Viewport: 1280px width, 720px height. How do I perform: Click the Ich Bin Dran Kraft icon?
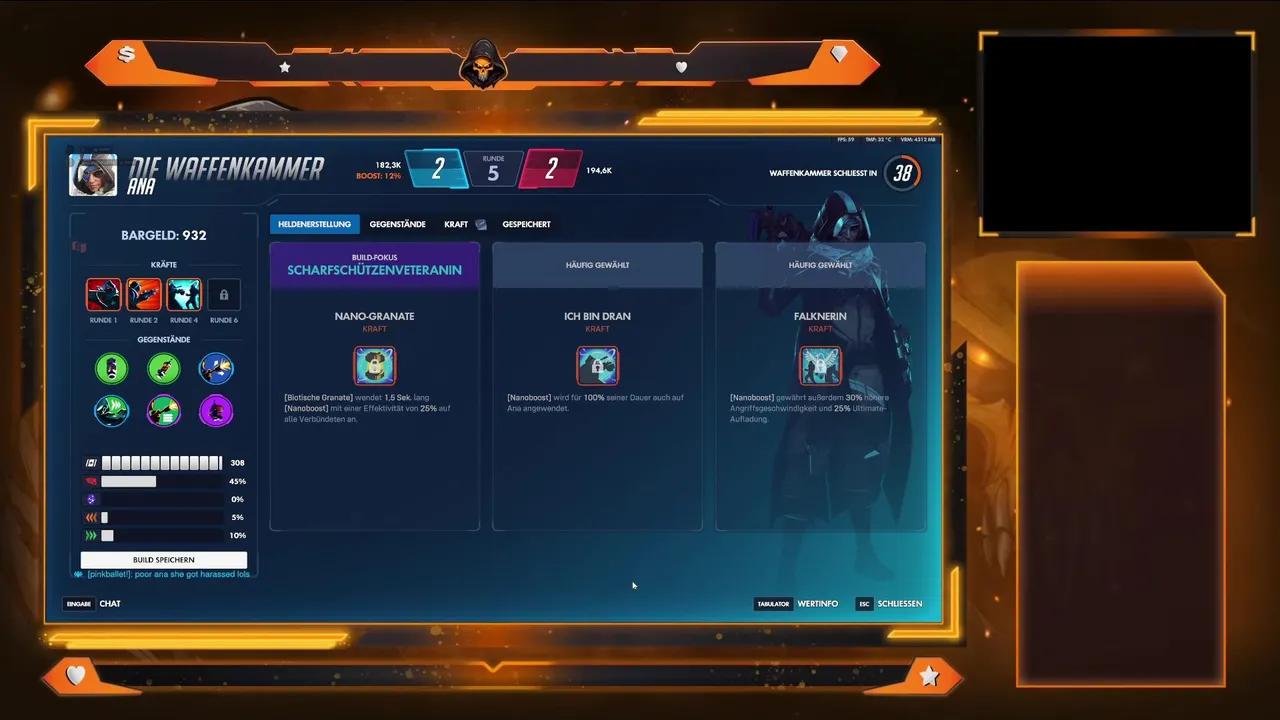pyautogui.click(x=597, y=365)
